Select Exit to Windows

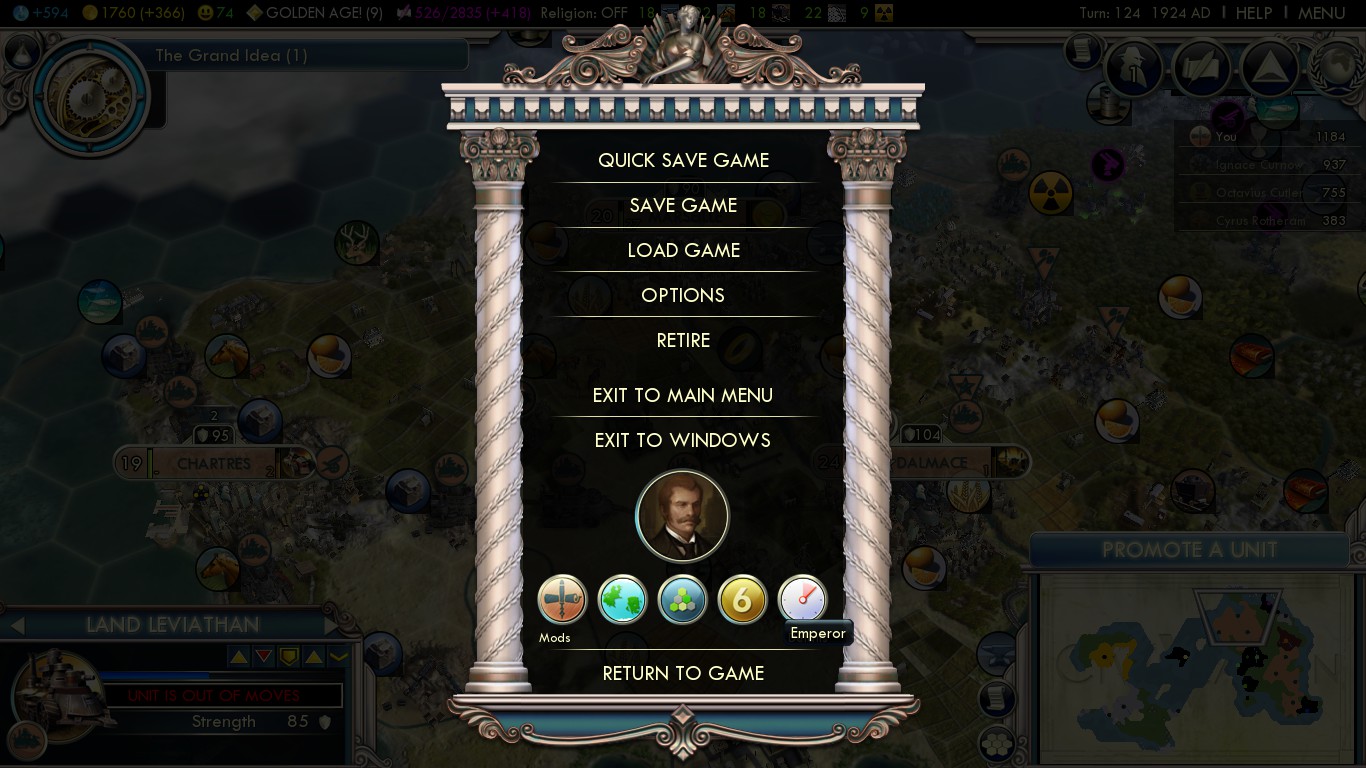point(683,440)
